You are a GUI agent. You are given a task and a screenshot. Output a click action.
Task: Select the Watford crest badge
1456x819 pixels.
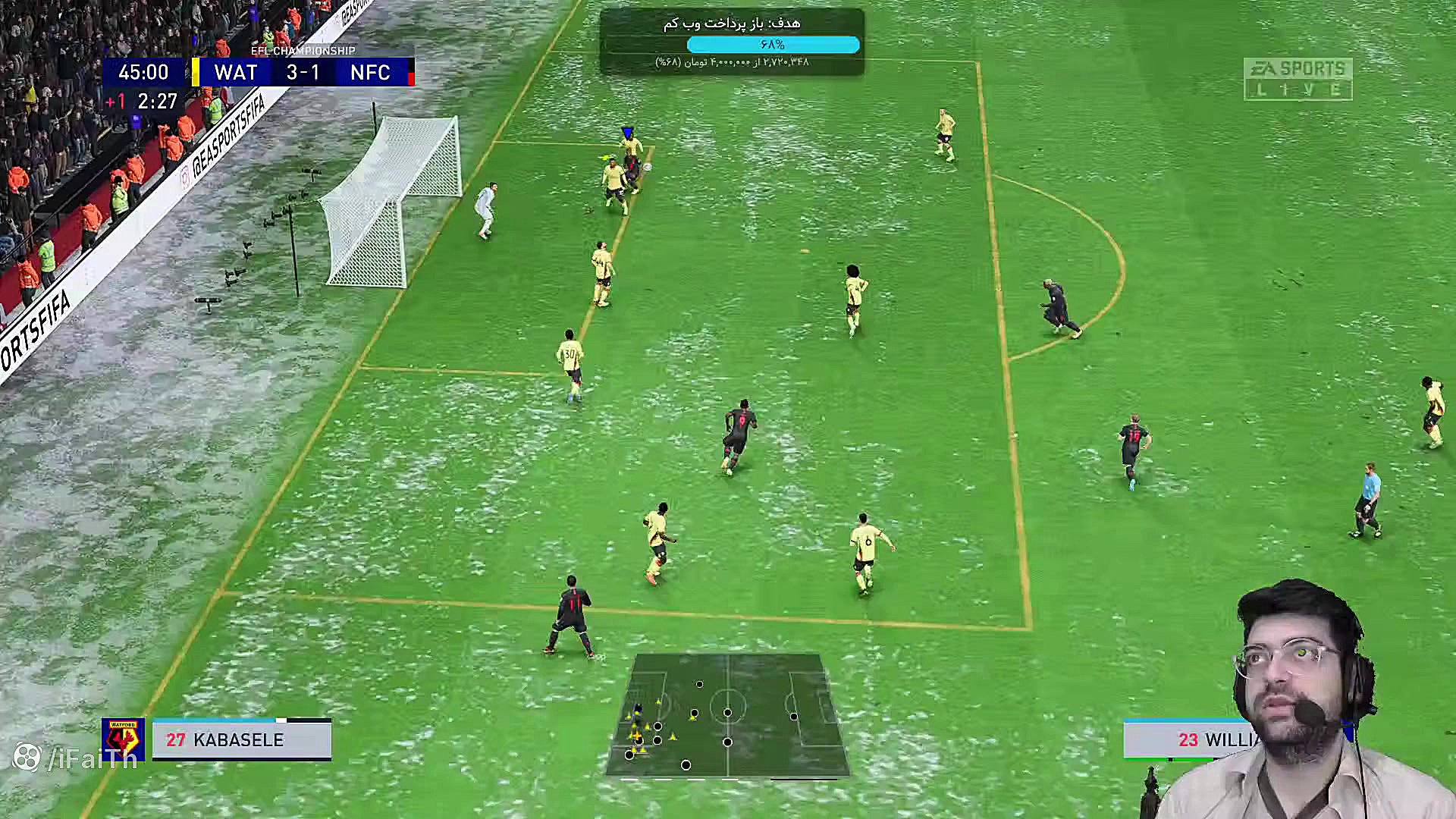pyautogui.click(x=123, y=739)
